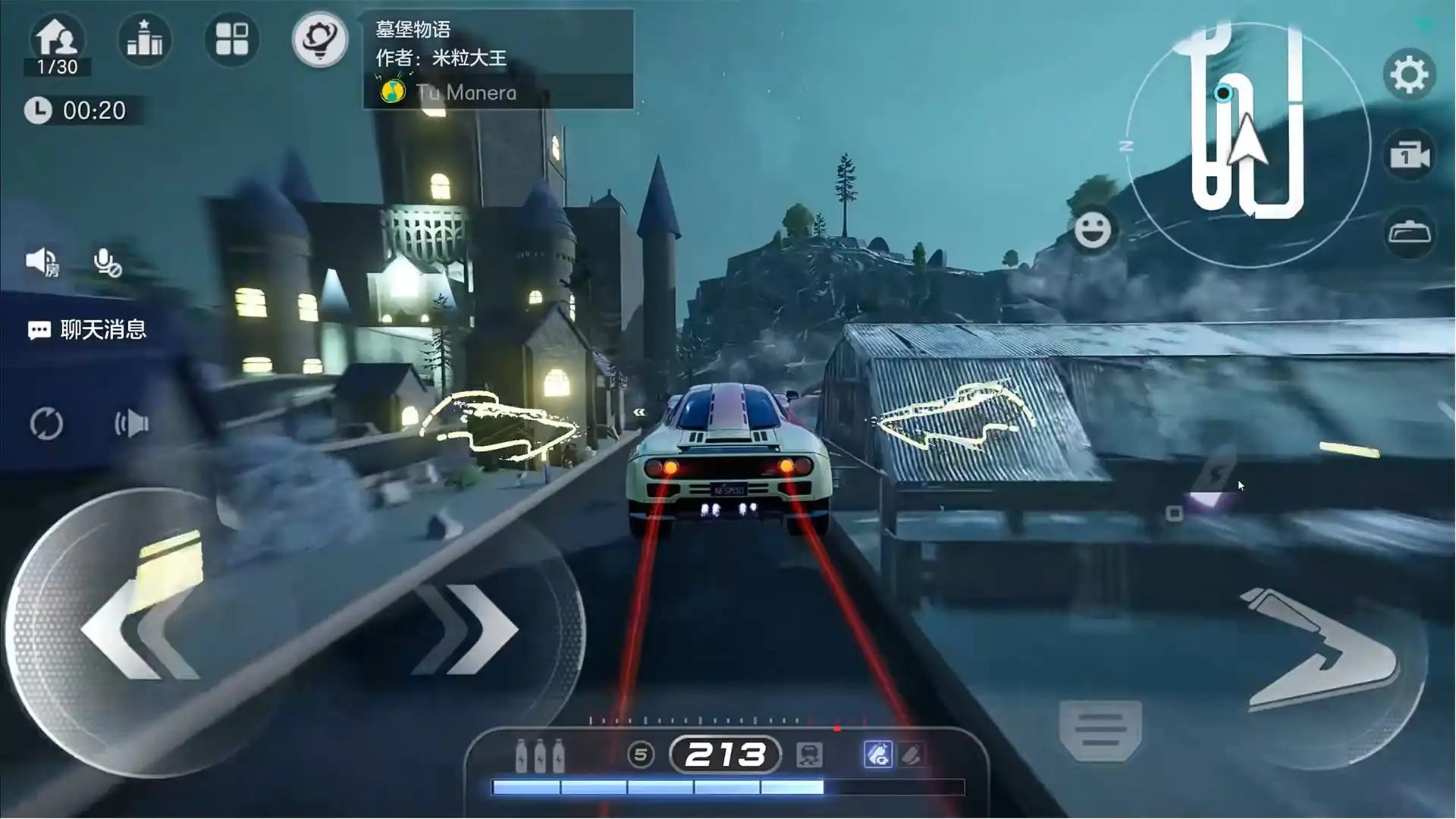Screen dimensions: 1456x819
Task: Open the game settings gear
Action: tap(1409, 74)
